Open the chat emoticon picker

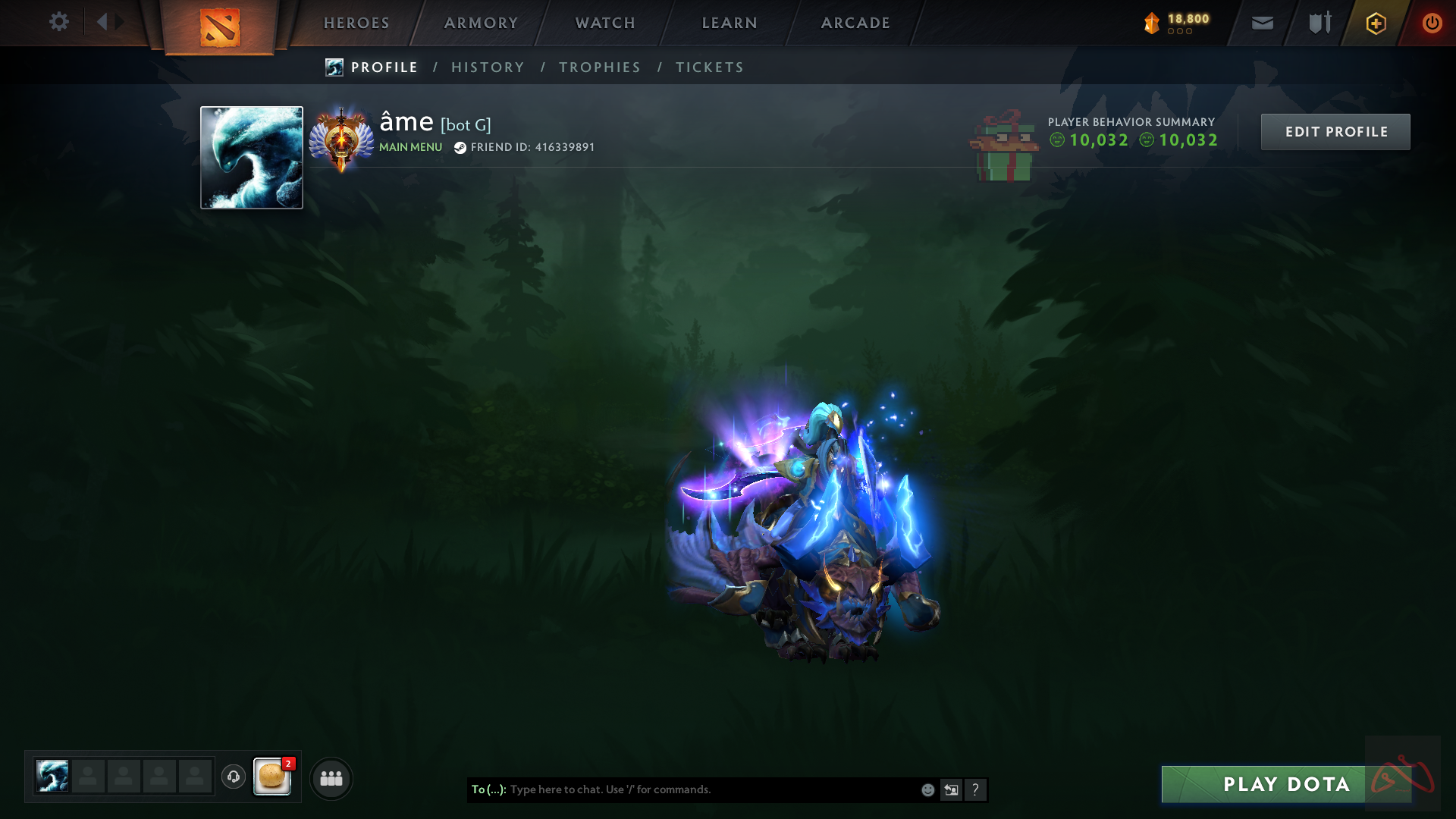tap(927, 790)
